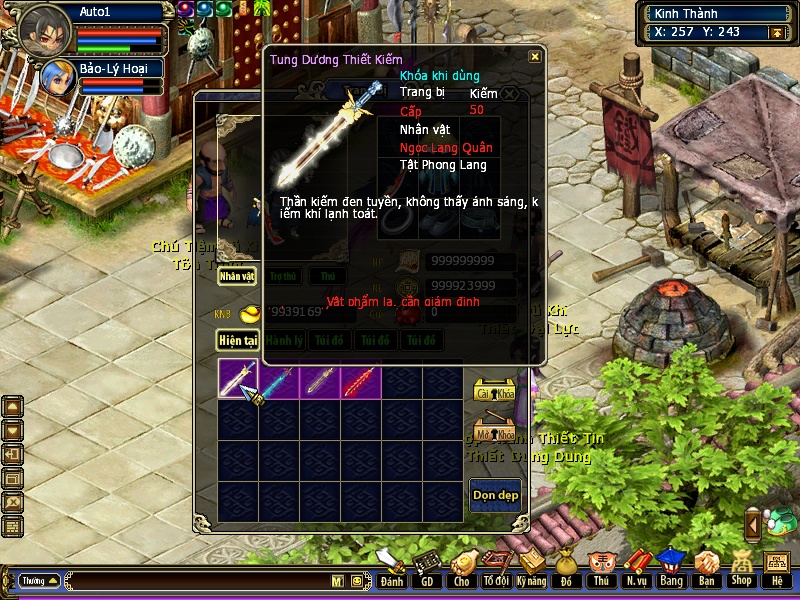800x600 pixels.
Task: Click the Mở Khóa unlock button
Action: pyautogui.click(x=494, y=434)
